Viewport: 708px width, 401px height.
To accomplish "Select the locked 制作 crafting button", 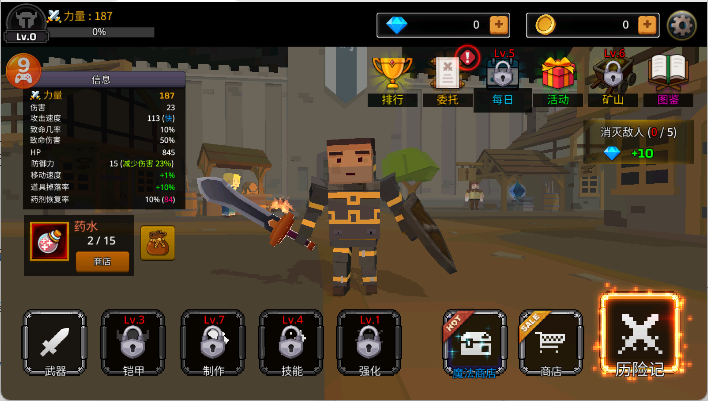I will coord(212,345).
